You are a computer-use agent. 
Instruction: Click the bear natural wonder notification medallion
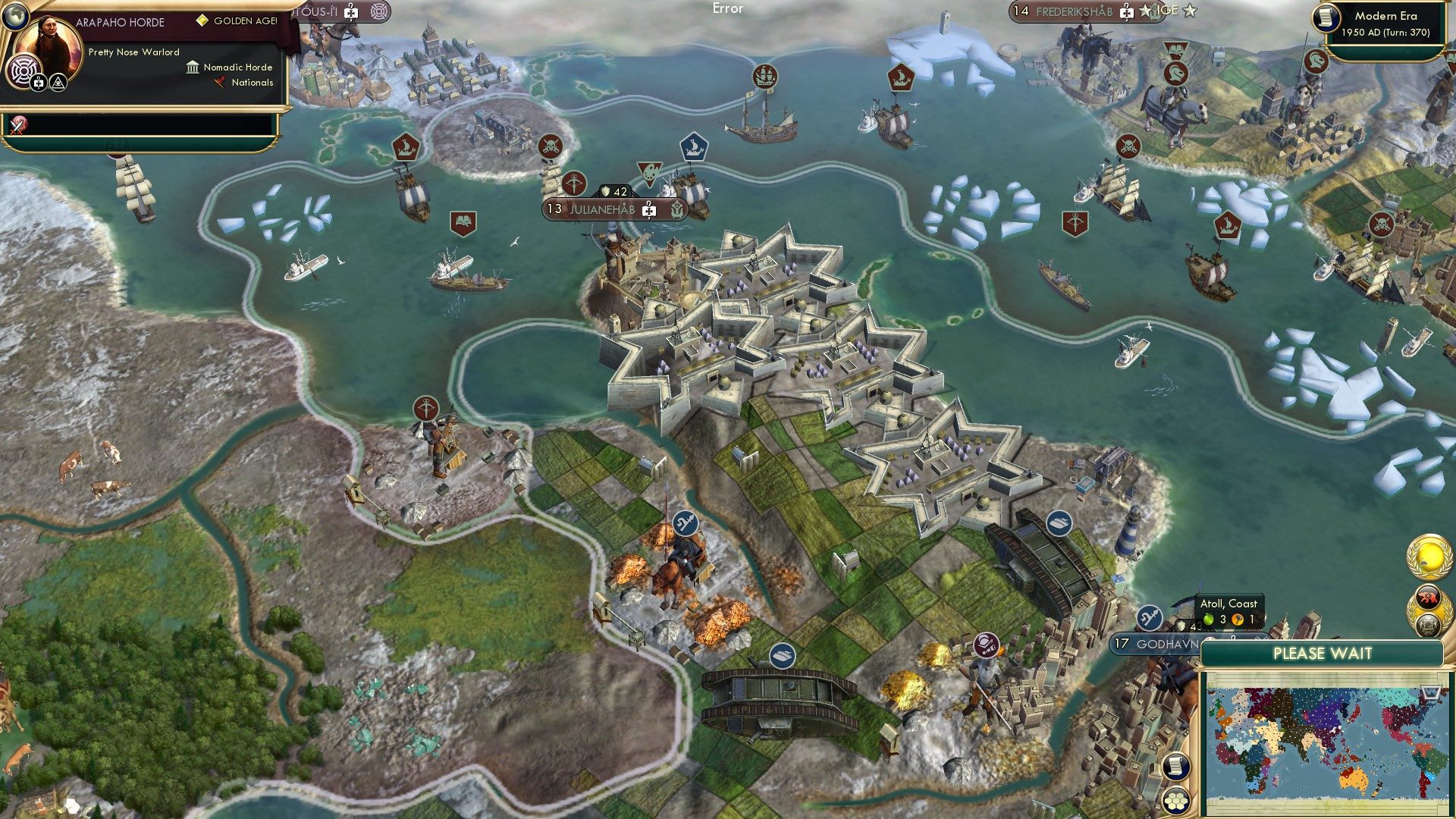[1429, 595]
